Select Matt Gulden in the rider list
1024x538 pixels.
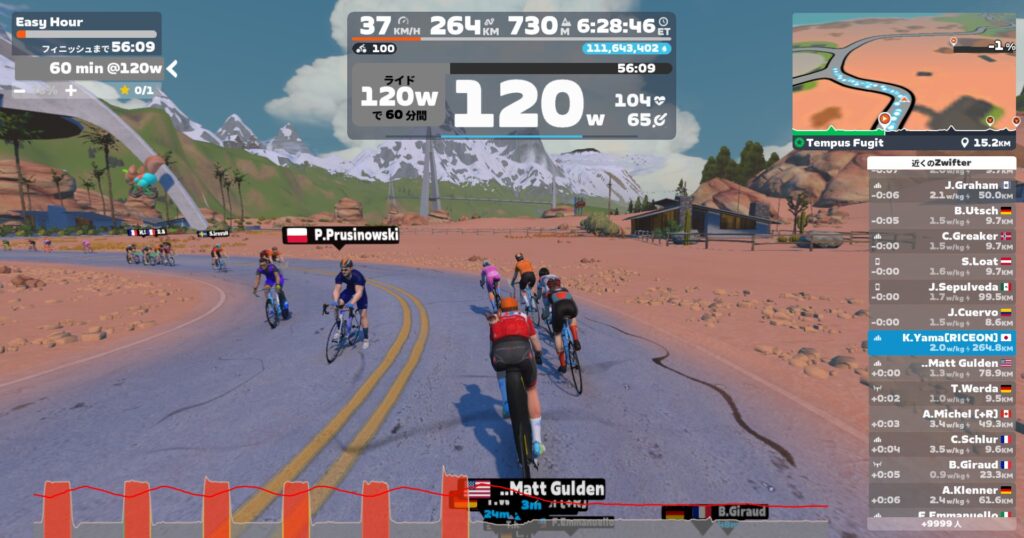tap(941, 368)
